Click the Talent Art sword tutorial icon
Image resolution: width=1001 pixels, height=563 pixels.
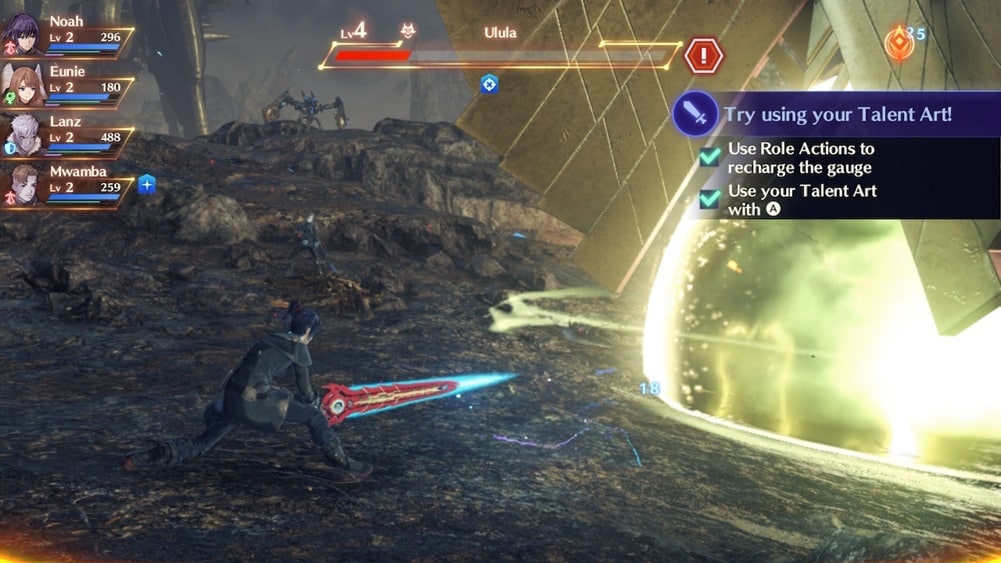point(694,113)
